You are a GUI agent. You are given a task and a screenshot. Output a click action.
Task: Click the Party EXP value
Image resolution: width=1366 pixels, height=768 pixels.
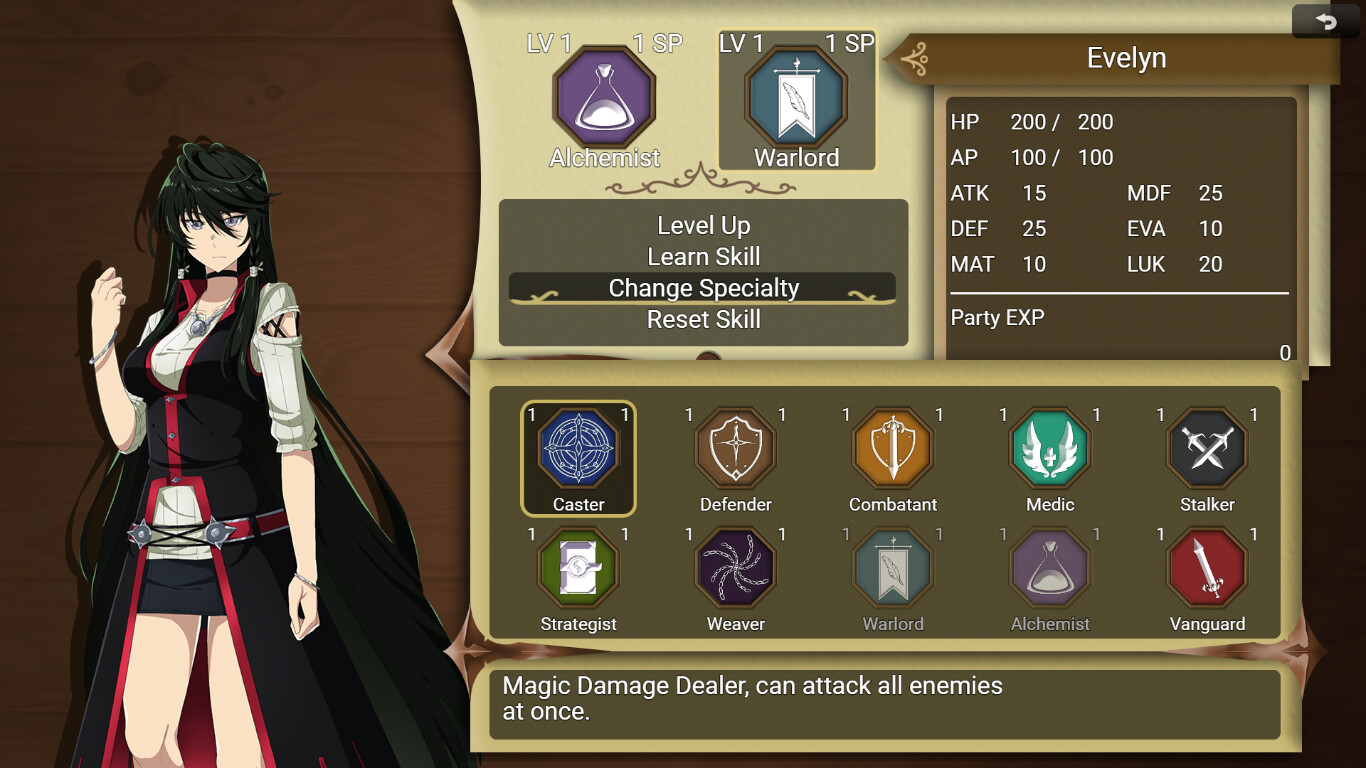point(1284,352)
